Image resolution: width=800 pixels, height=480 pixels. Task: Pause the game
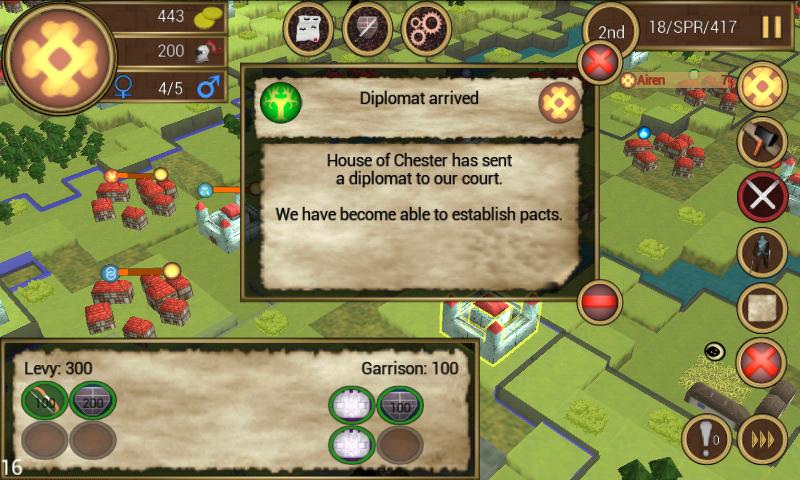pos(771,27)
